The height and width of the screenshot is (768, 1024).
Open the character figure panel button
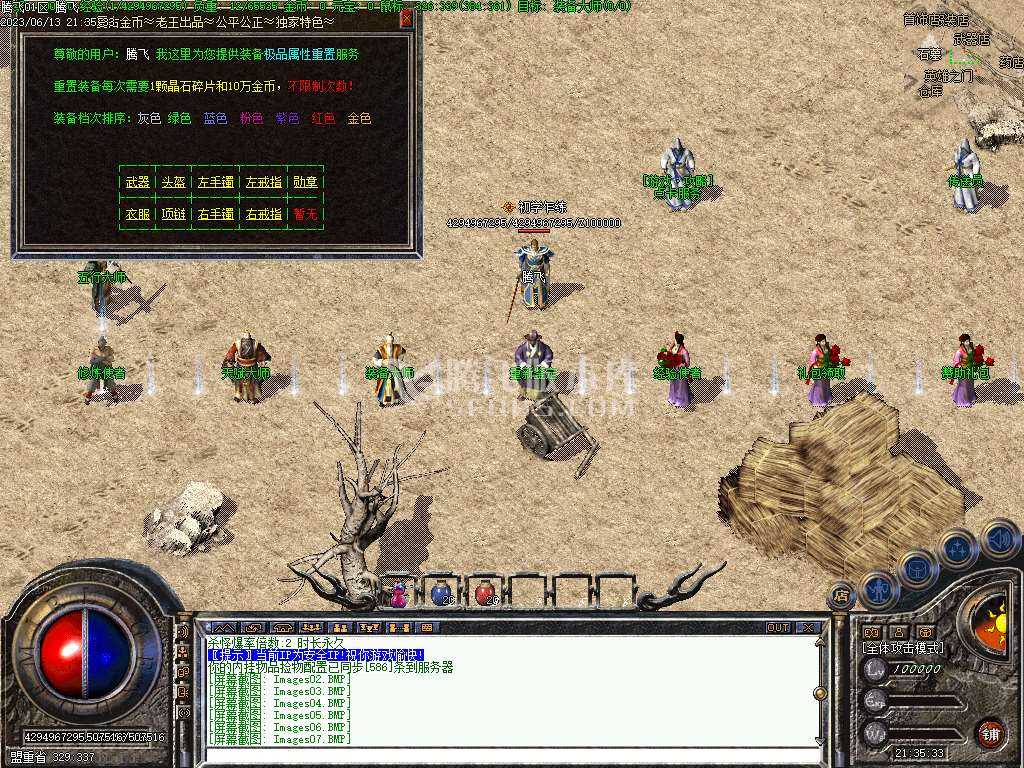point(878,587)
